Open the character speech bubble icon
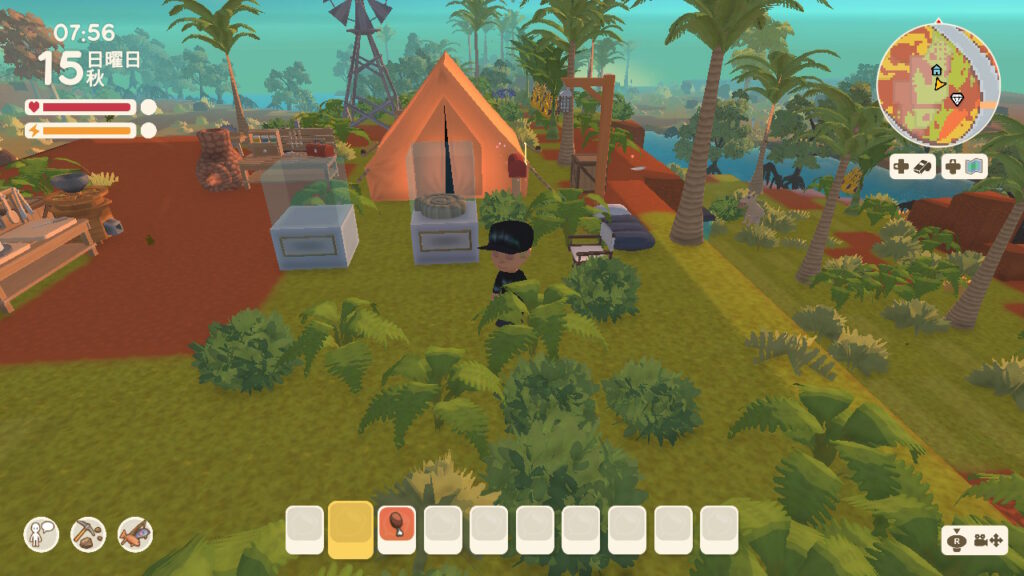 pyautogui.click(x=41, y=534)
